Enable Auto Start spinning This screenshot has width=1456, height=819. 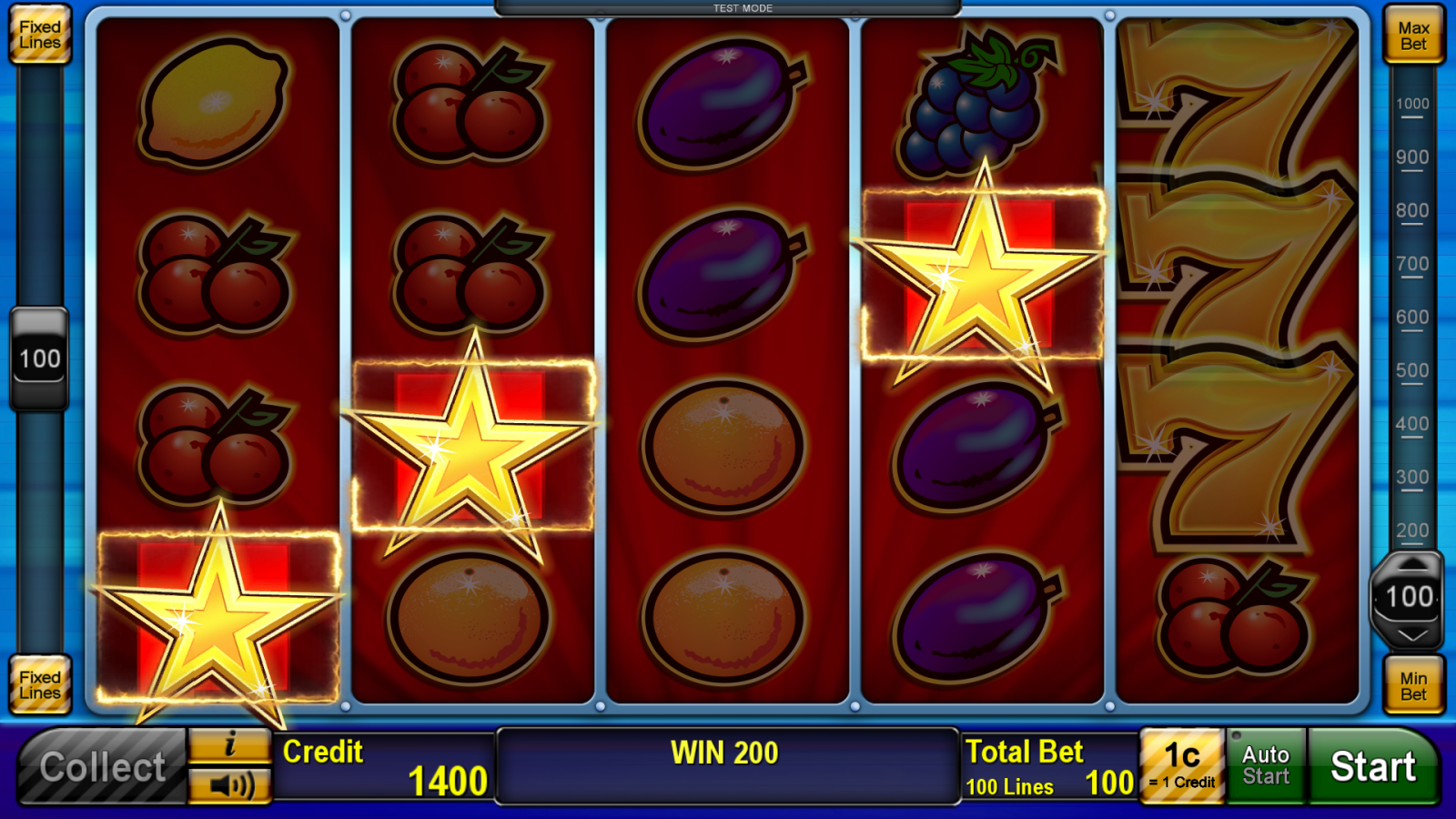[x=1266, y=765]
